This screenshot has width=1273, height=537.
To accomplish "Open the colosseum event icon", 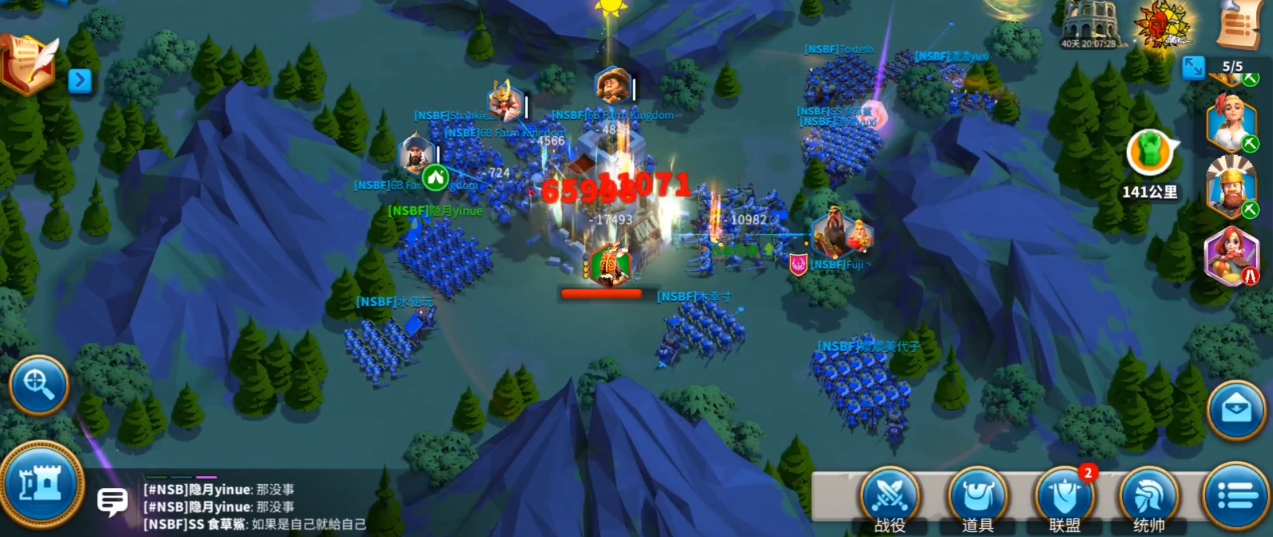I will click(x=1091, y=20).
